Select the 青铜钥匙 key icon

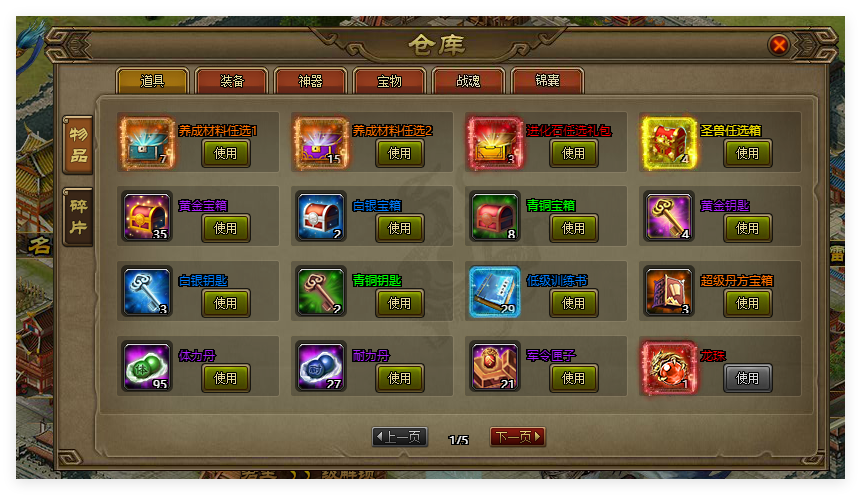pyautogui.click(x=320, y=291)
